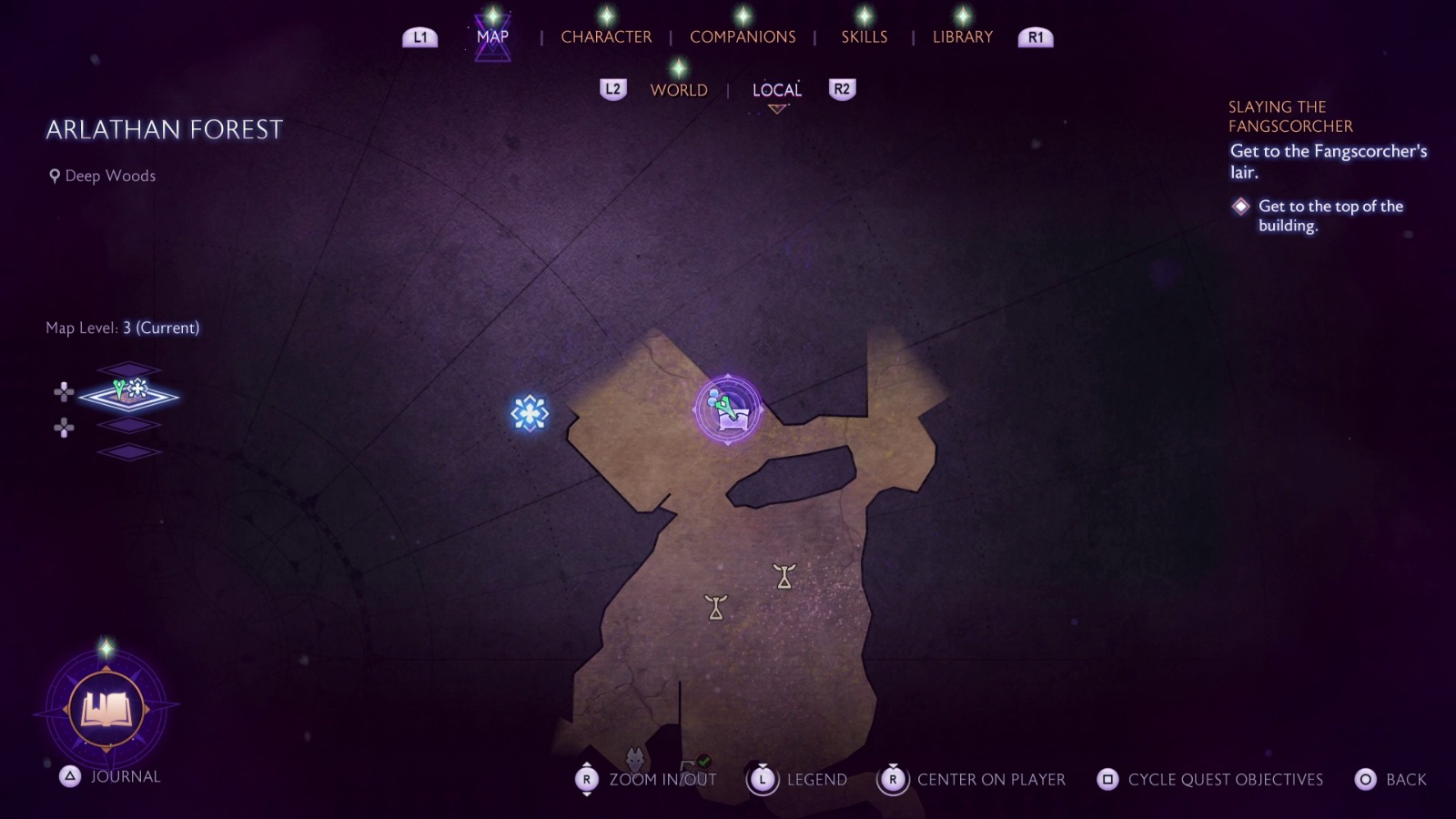Select the Slaying the Fangscorcher quest tracker
The height and width of the screenshot is (819, 1456).
[1290, 116]
